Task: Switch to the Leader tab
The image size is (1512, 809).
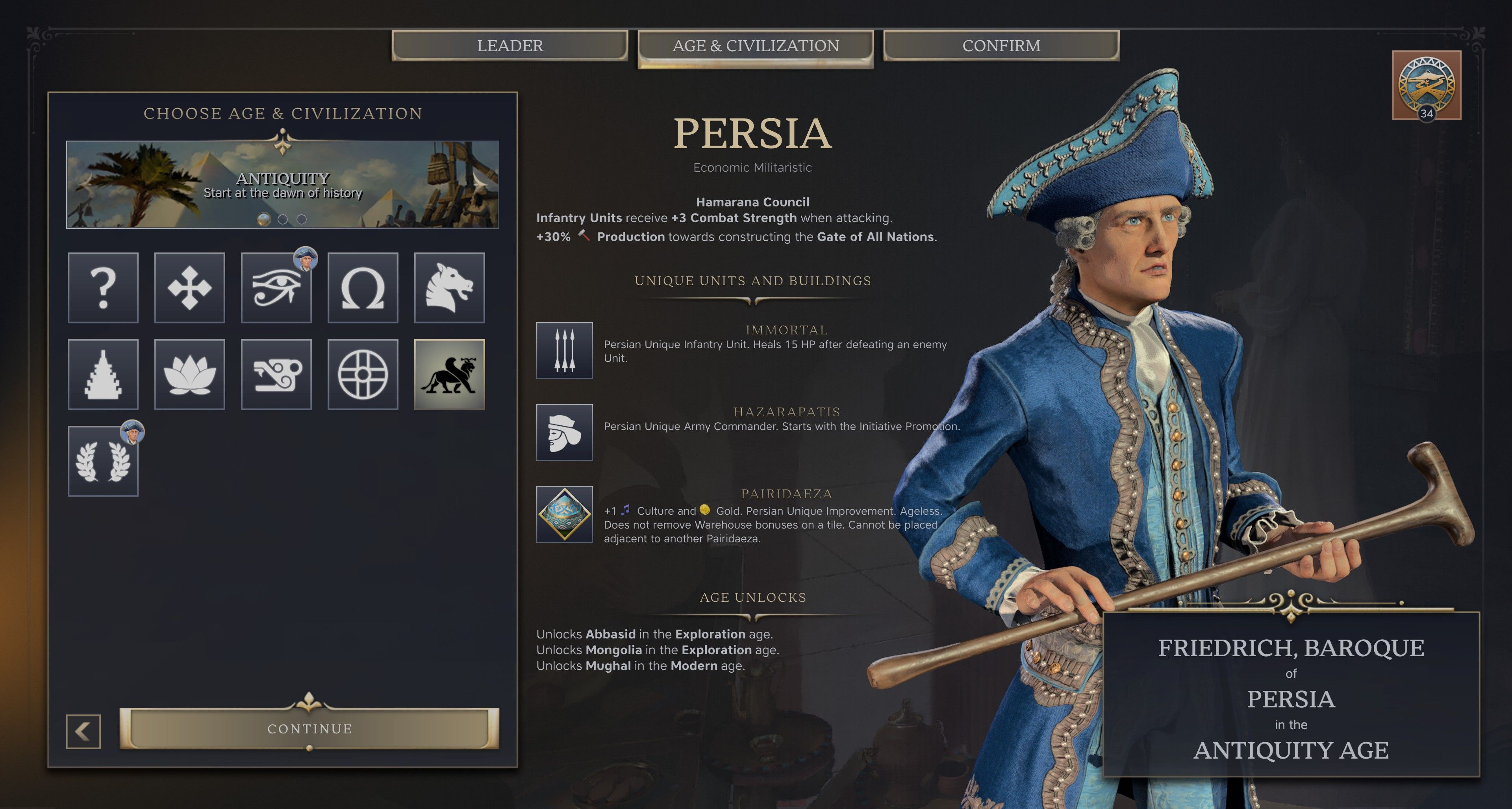Action: point(510,45)
